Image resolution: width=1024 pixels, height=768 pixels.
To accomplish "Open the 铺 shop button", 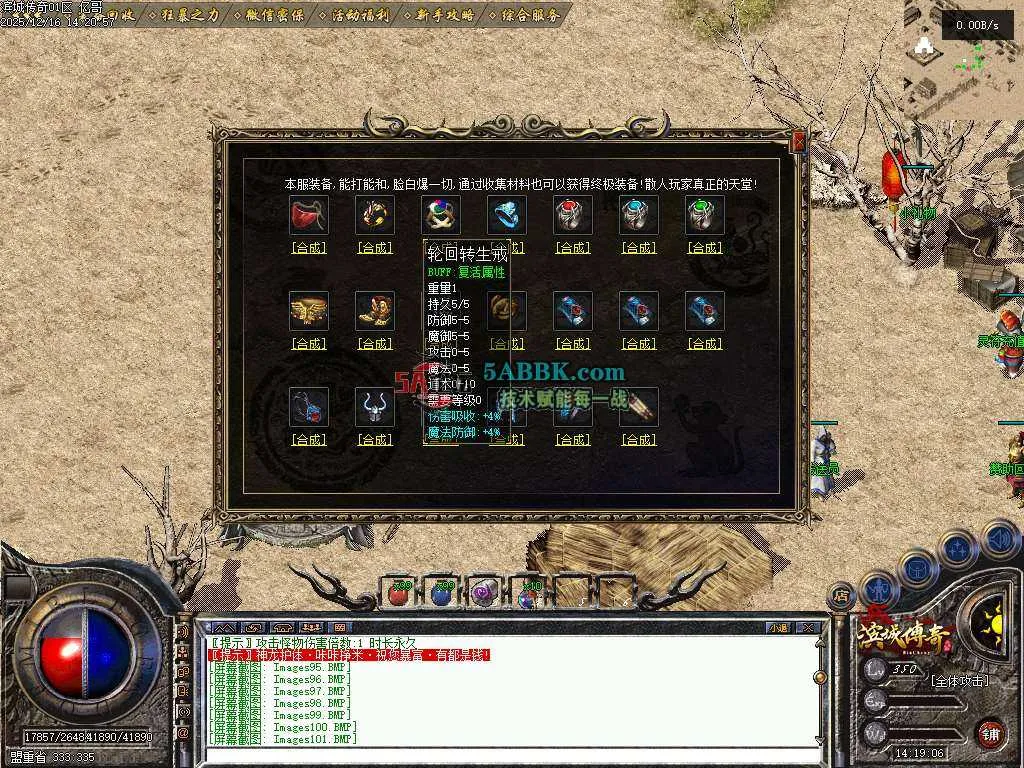I will click(x=989, y=733).
